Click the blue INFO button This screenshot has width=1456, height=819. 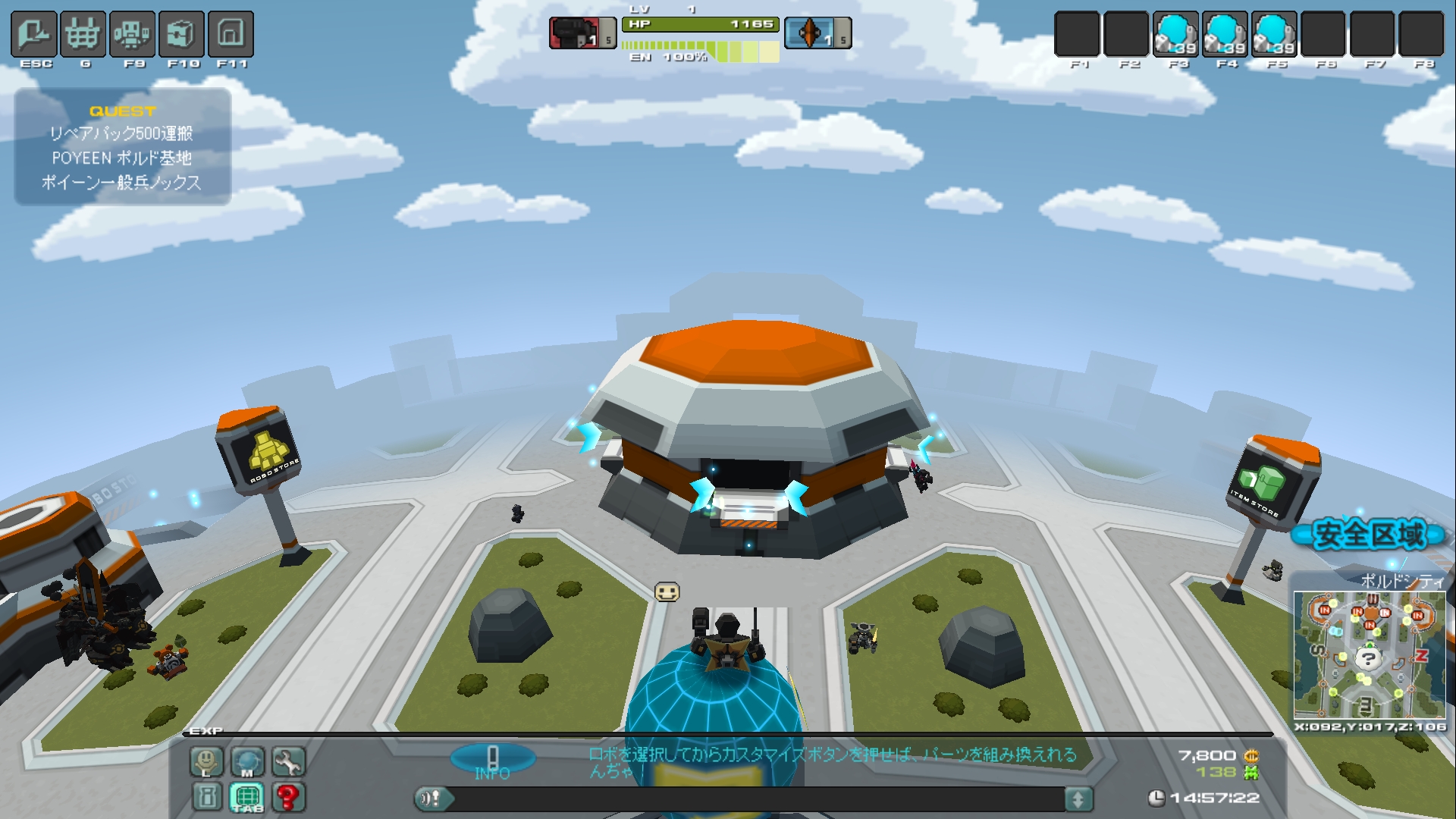pyautogui.click(x=493, y=760)
